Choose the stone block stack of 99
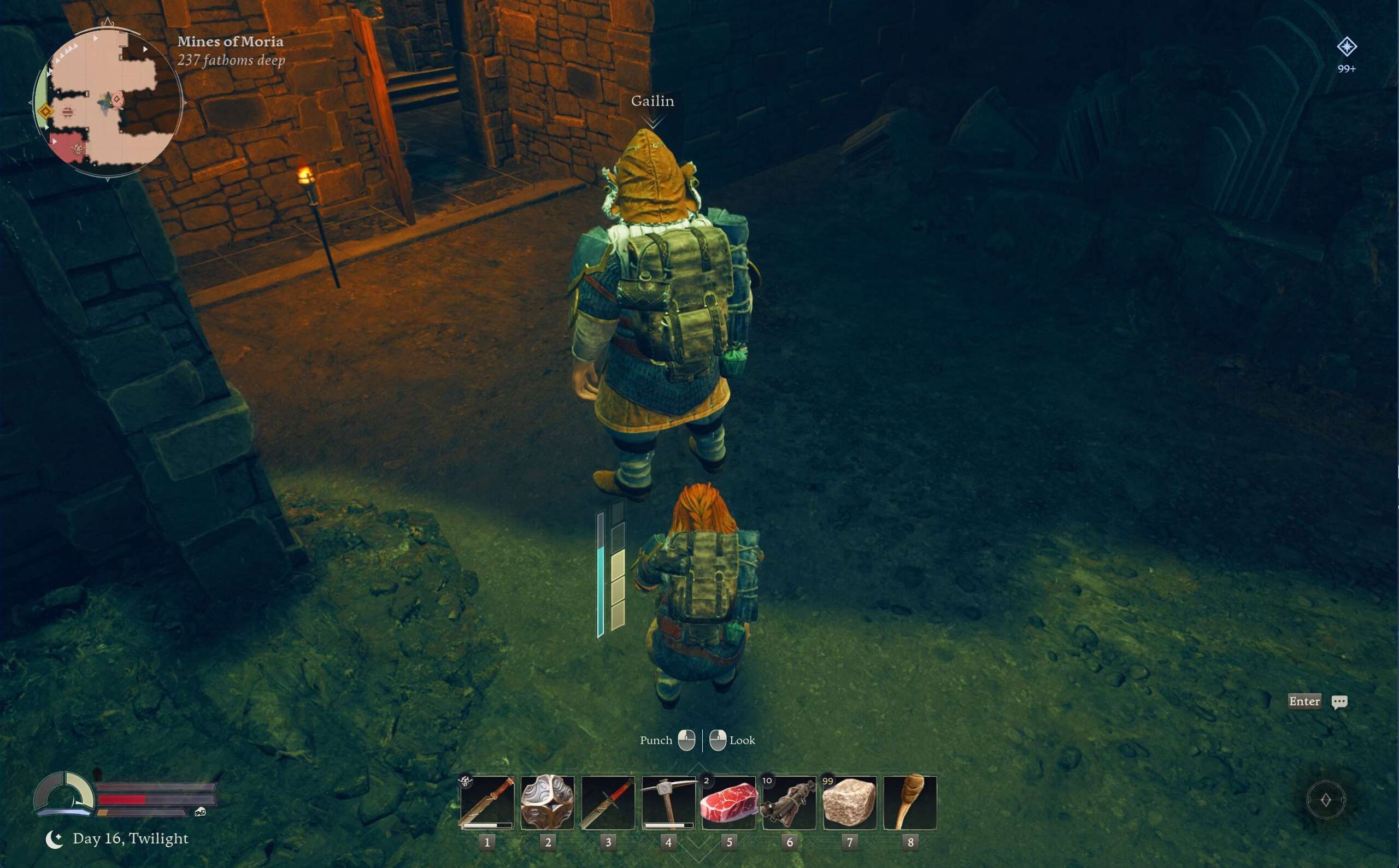Viewport: 1399px width, 868px height. point(849,802)
